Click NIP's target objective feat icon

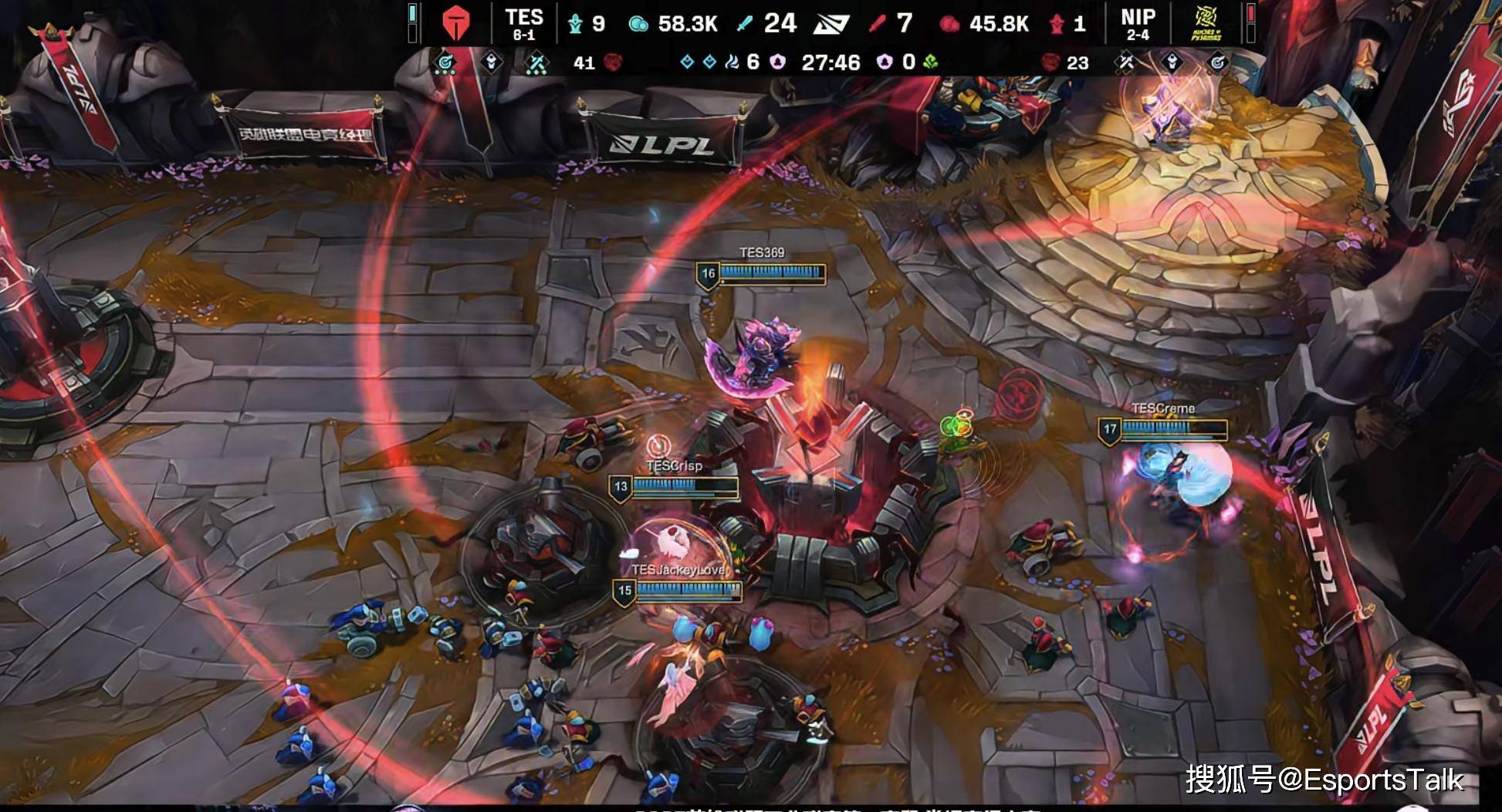(x=1217, y=63)
